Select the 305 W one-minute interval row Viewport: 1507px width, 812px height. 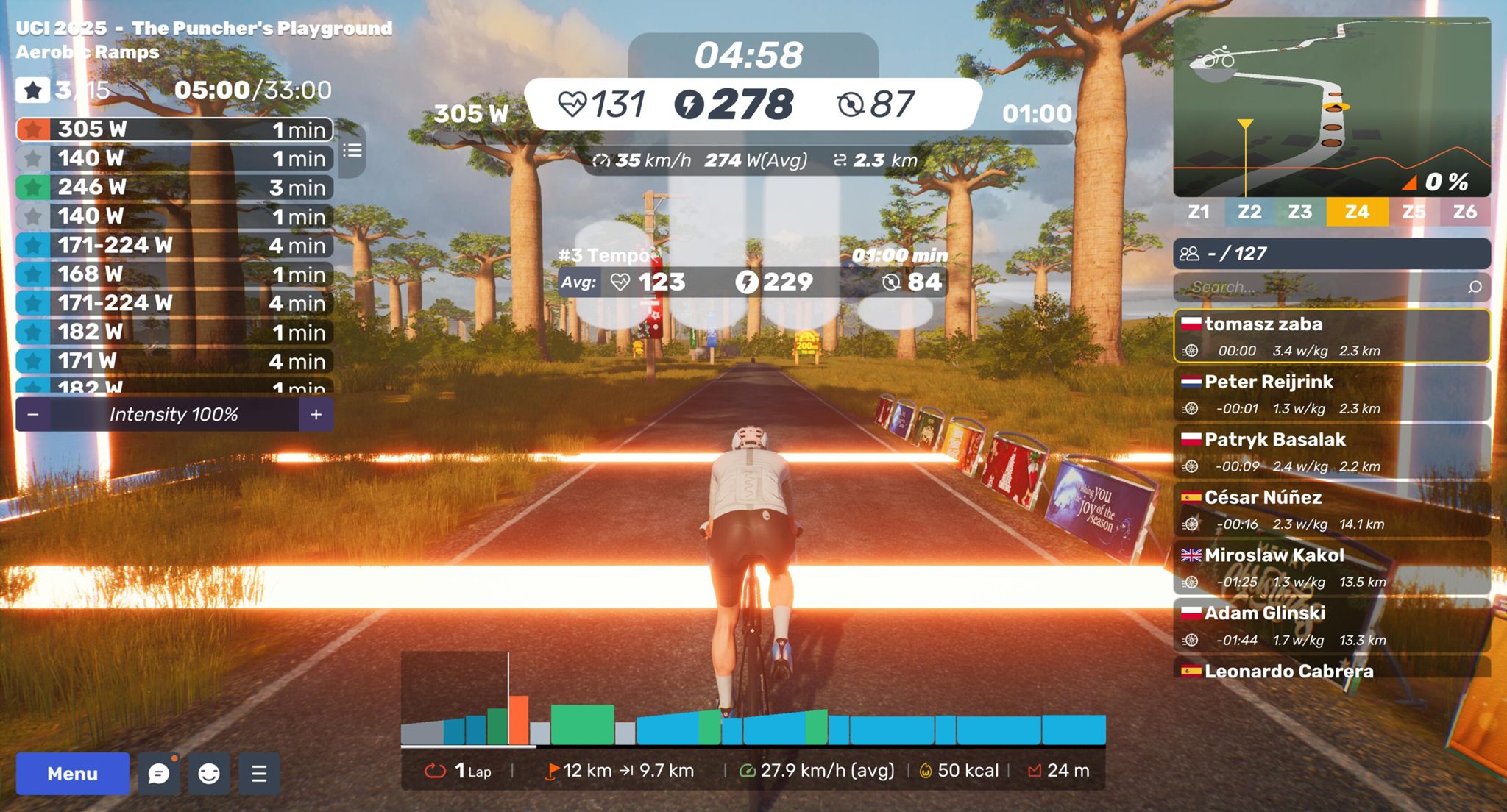[174, 129]
